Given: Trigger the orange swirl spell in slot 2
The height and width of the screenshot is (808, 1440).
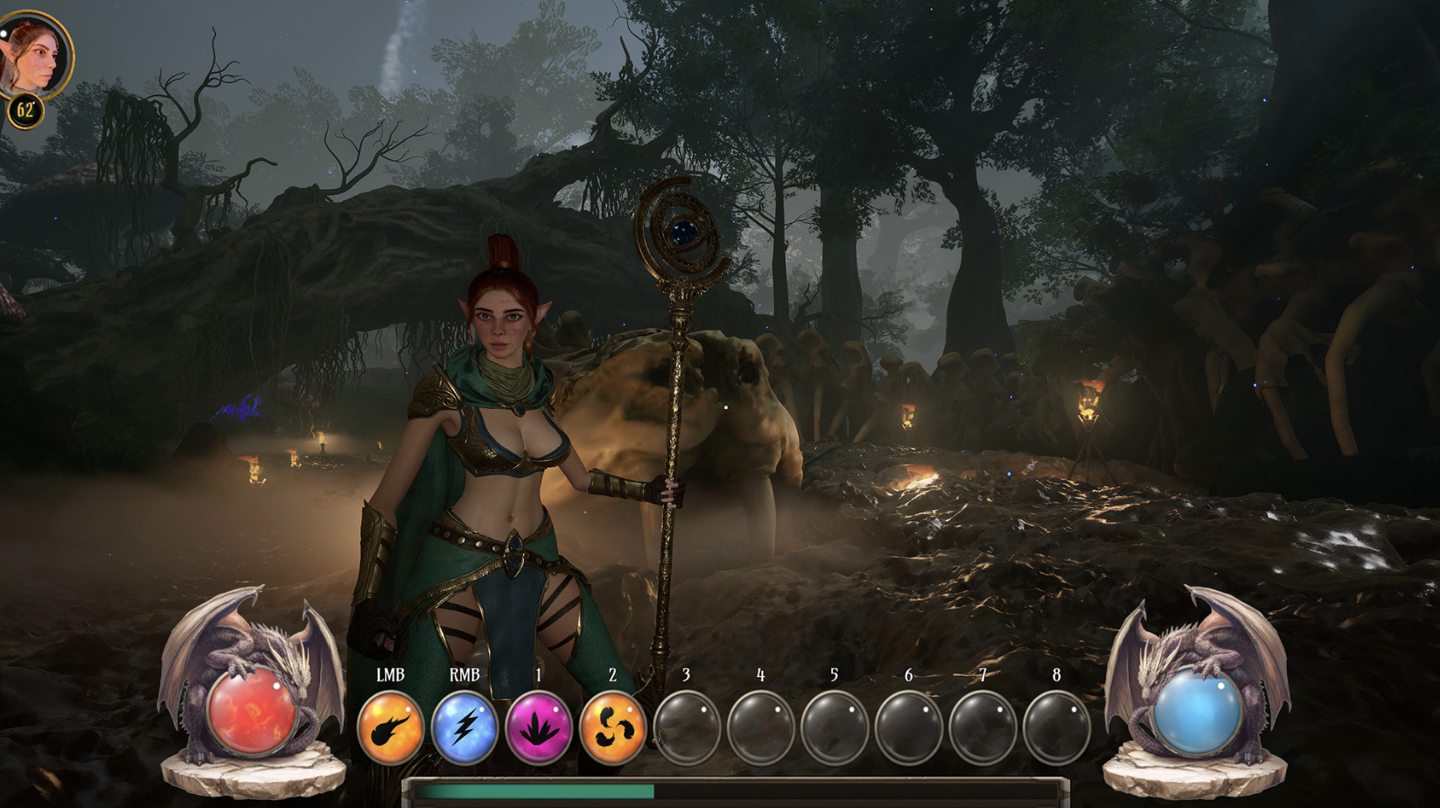Looking at the screenshot, I should [x=612, y=728].
